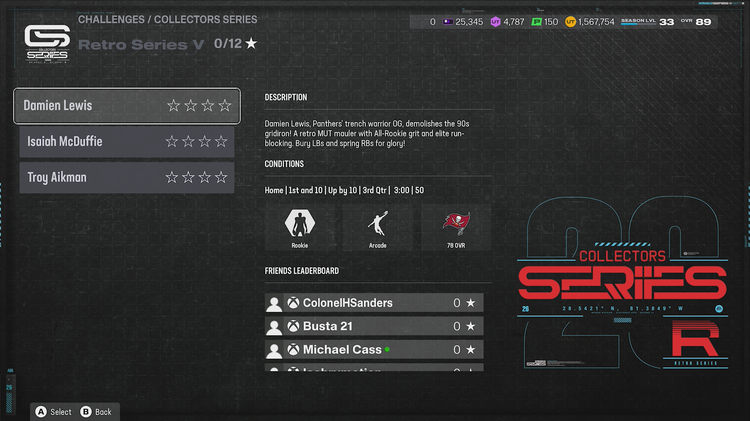
Task: Click the Collectors Series logo
Action: pyautogui.click(x=46, y=43)
